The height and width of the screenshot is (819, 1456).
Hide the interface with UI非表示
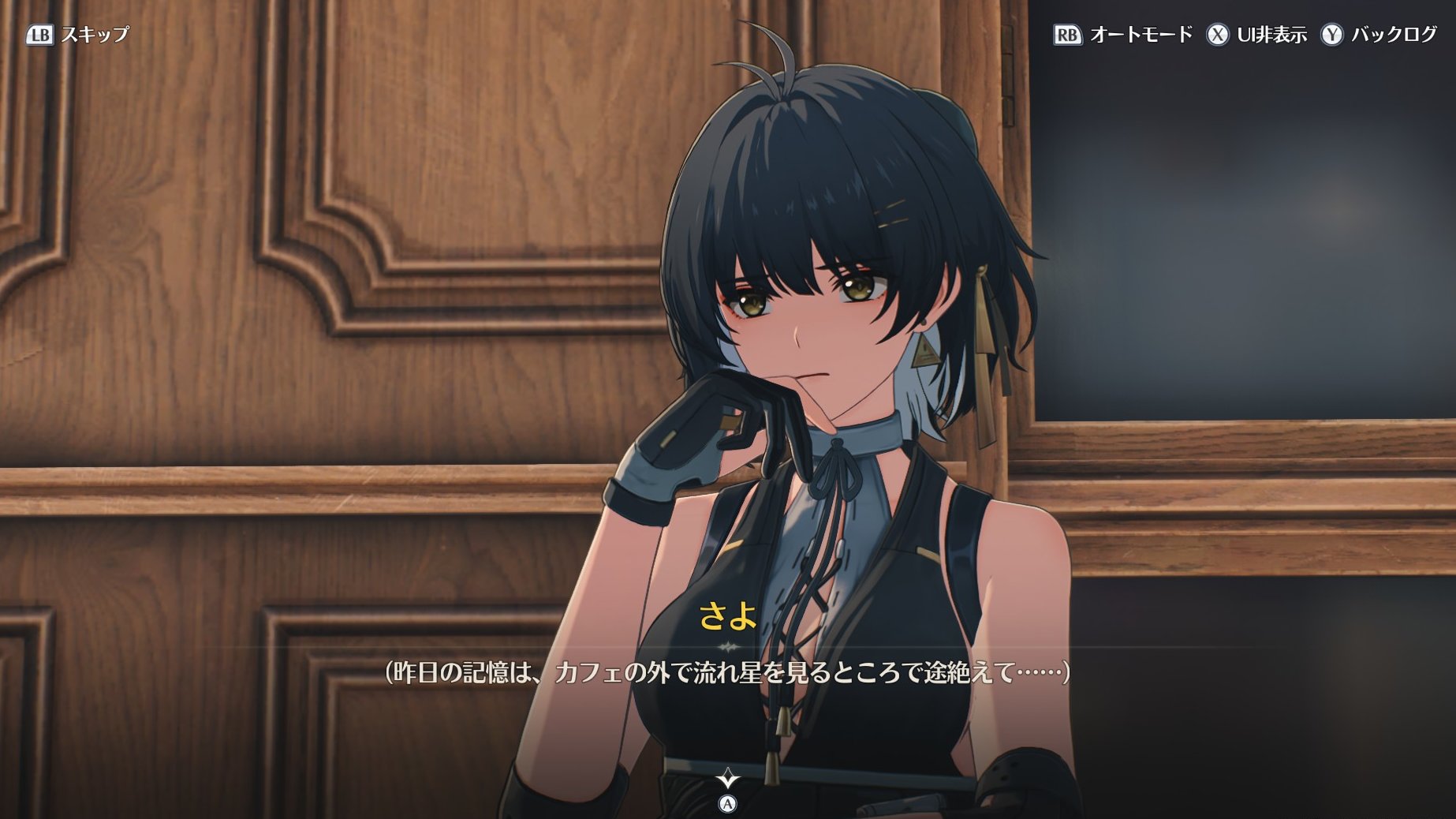(x=1256, y=35)
